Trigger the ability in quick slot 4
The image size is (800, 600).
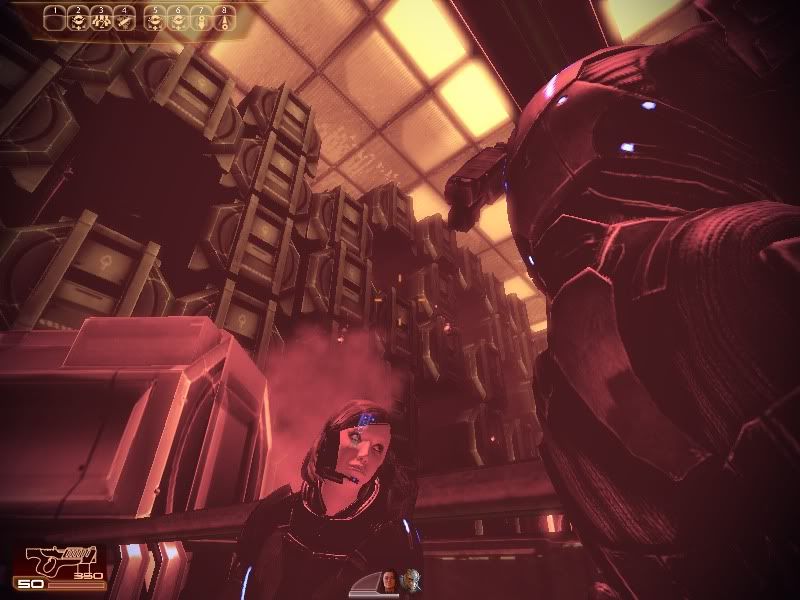tap(123, 19)
